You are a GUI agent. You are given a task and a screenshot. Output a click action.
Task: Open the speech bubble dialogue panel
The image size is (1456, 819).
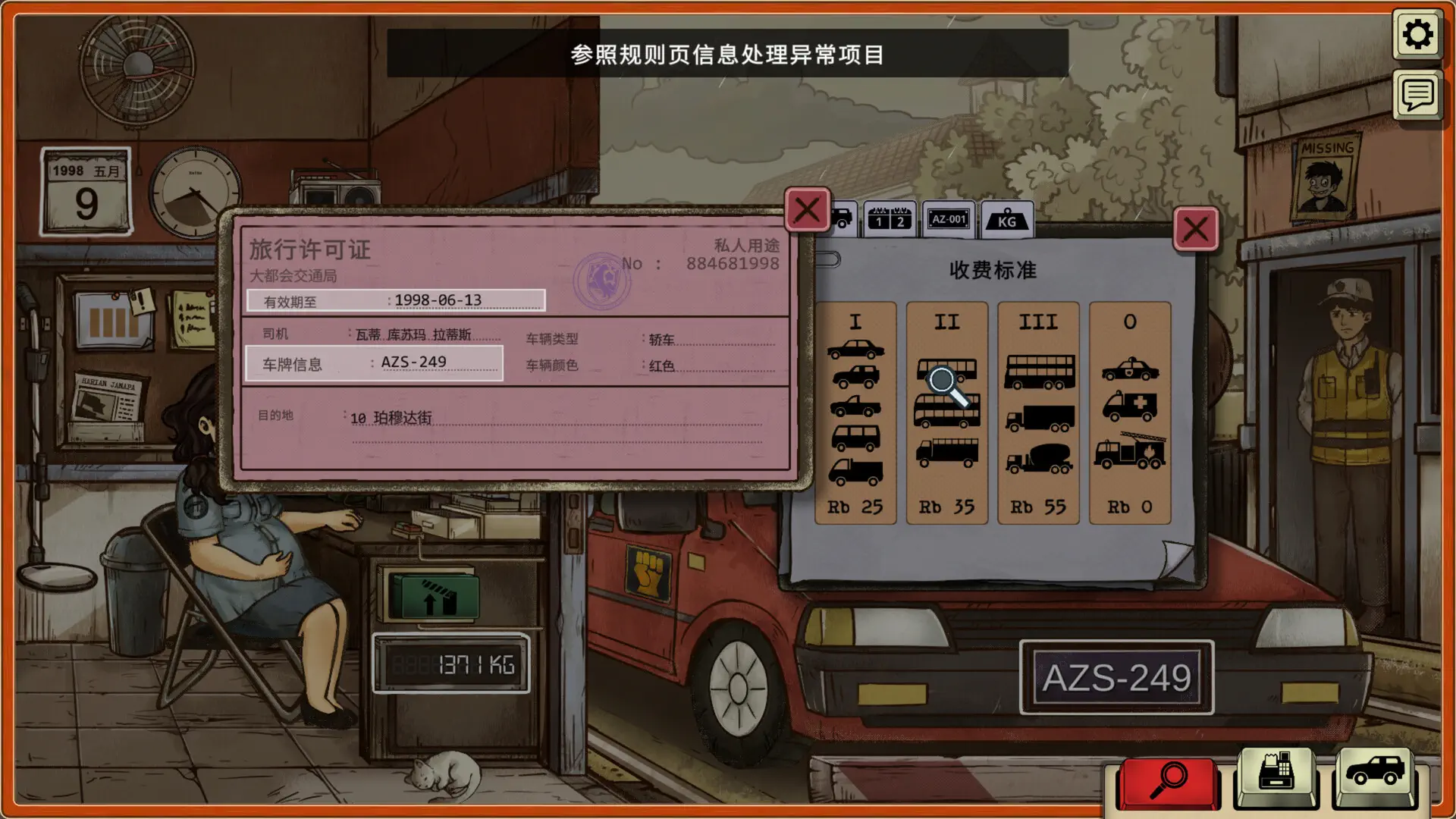(x=1417, y=97)
